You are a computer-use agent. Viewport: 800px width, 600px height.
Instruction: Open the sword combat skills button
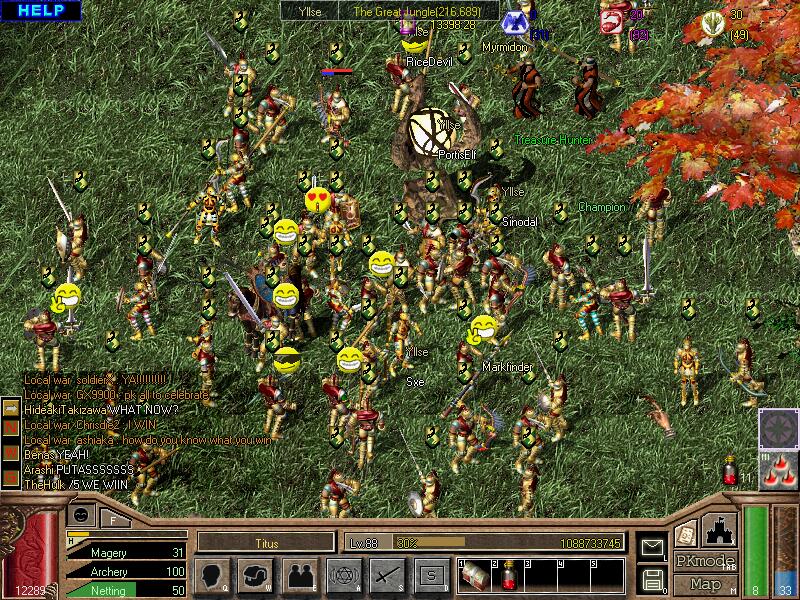tap(386, 575)
